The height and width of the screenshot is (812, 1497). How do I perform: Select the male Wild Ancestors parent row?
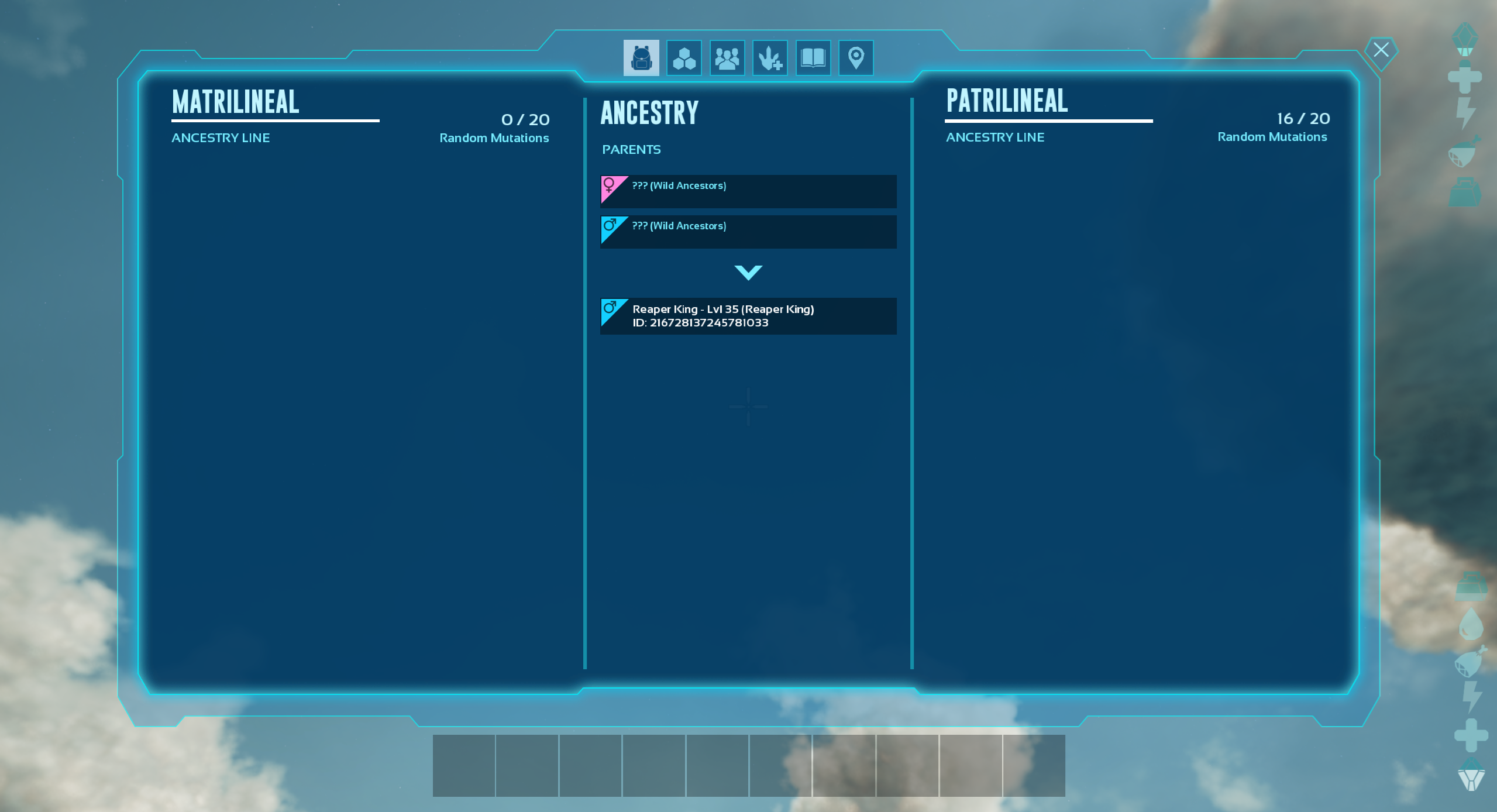[x=748, y=232]
